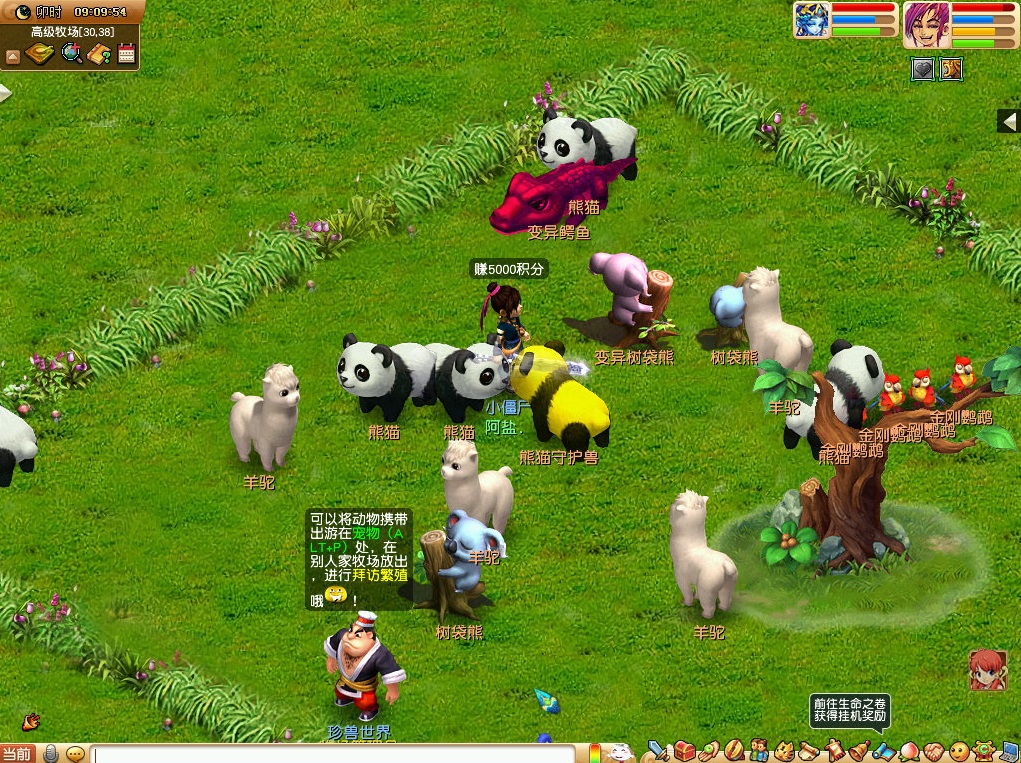Click the handshake friends icon
The height and width of the screenshot is (763, 1021).
tap(933, 750)
